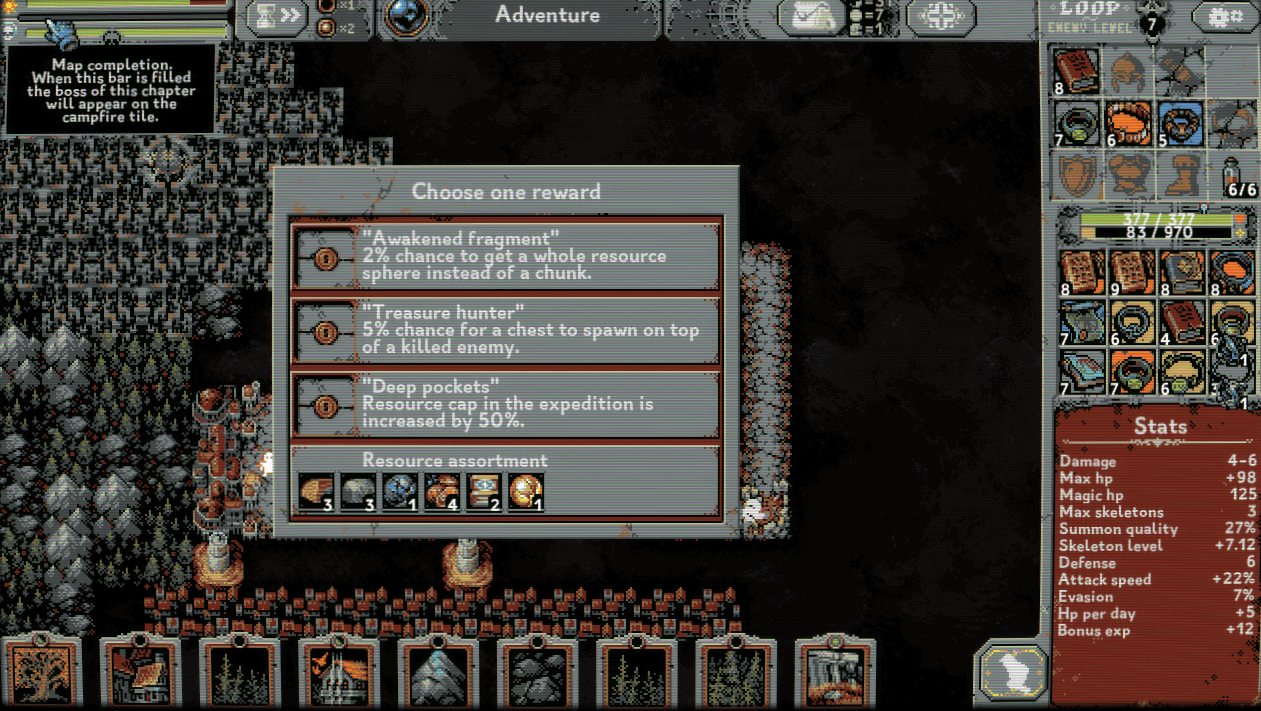Viewport: 1261px width, 711px height.
Task: Pick the Treasure hunter reward
Action: click(x=505, y=329)
